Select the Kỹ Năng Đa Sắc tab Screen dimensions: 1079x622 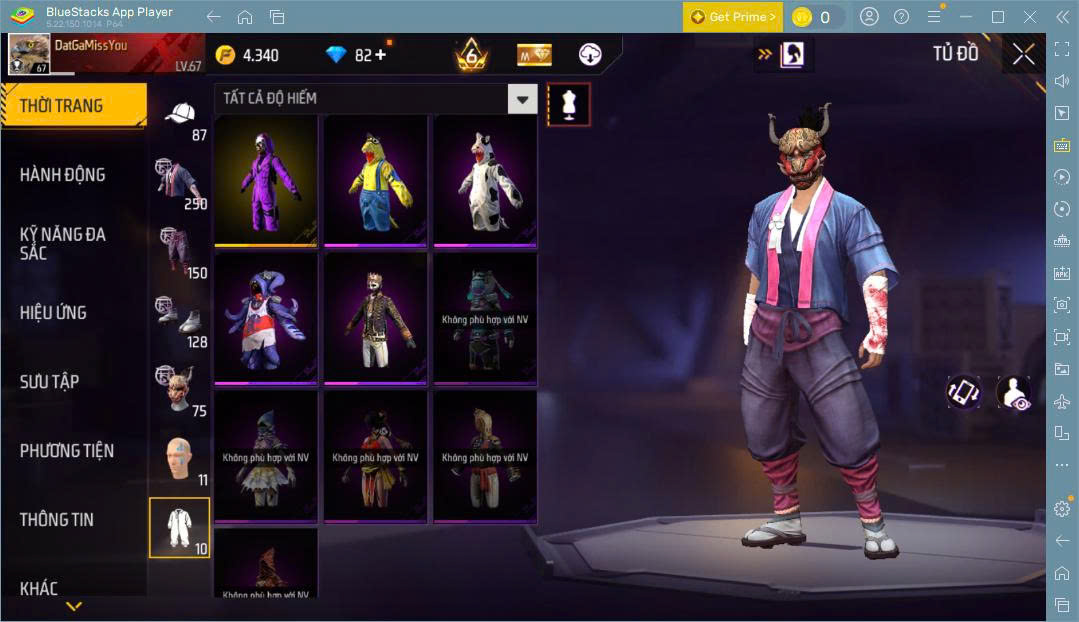[63, 243]
